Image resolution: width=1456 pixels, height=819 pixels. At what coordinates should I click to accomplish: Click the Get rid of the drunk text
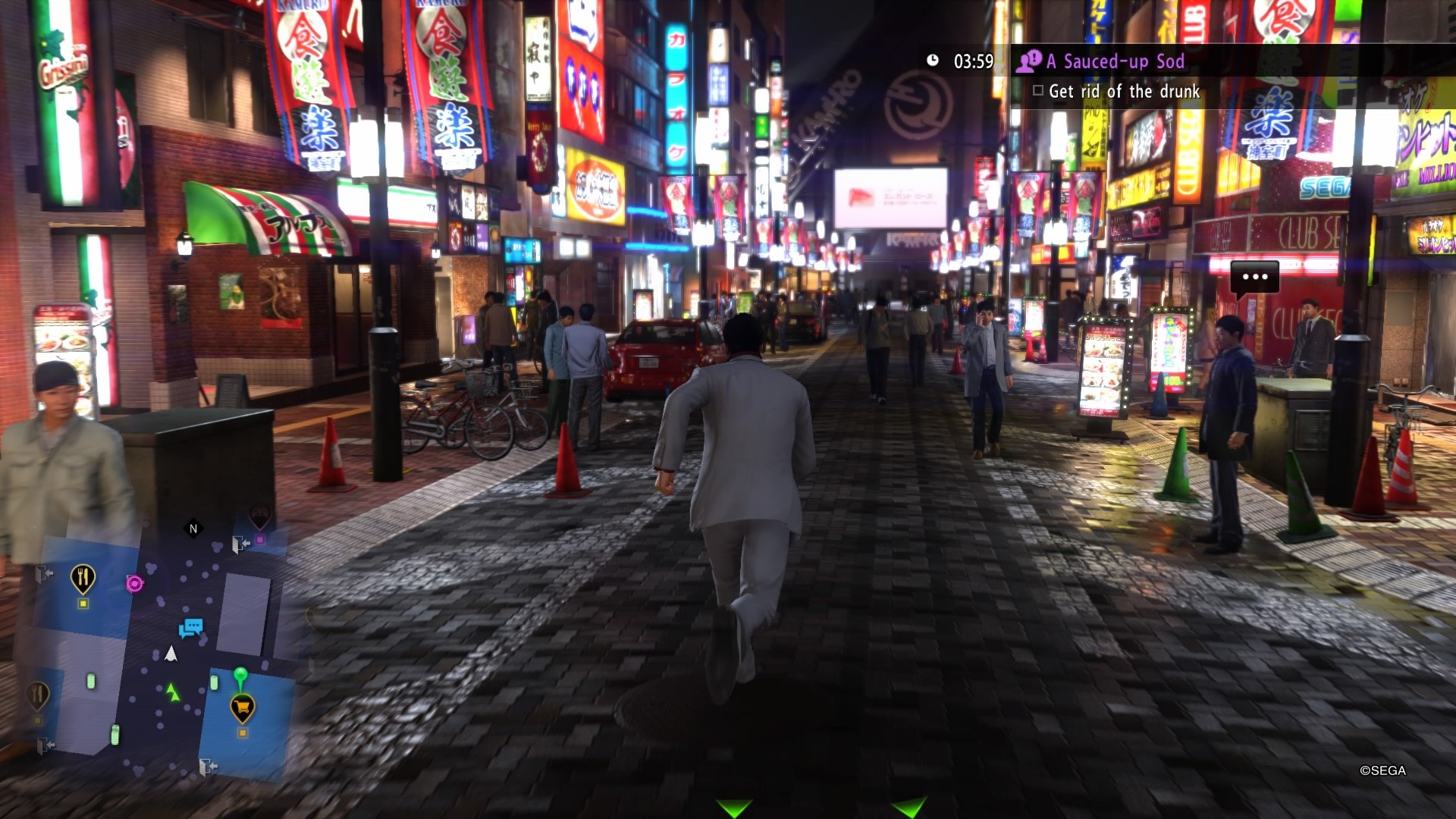pyautogui.click(x=1125, y=90)
